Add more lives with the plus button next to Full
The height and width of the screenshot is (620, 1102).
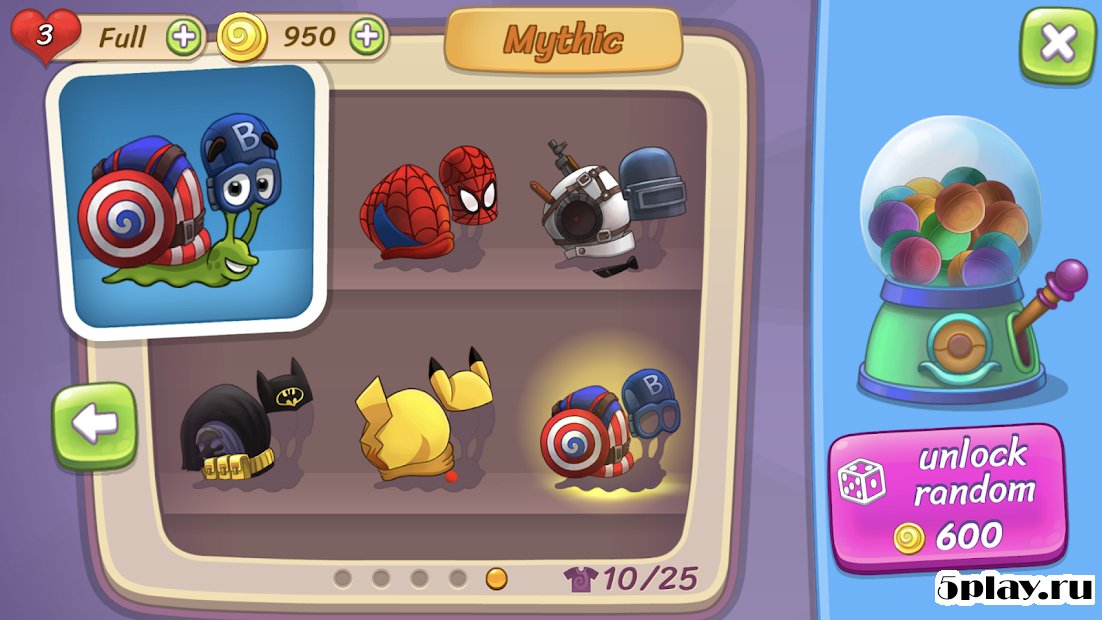pyautogui.click(x=184, y=38)
